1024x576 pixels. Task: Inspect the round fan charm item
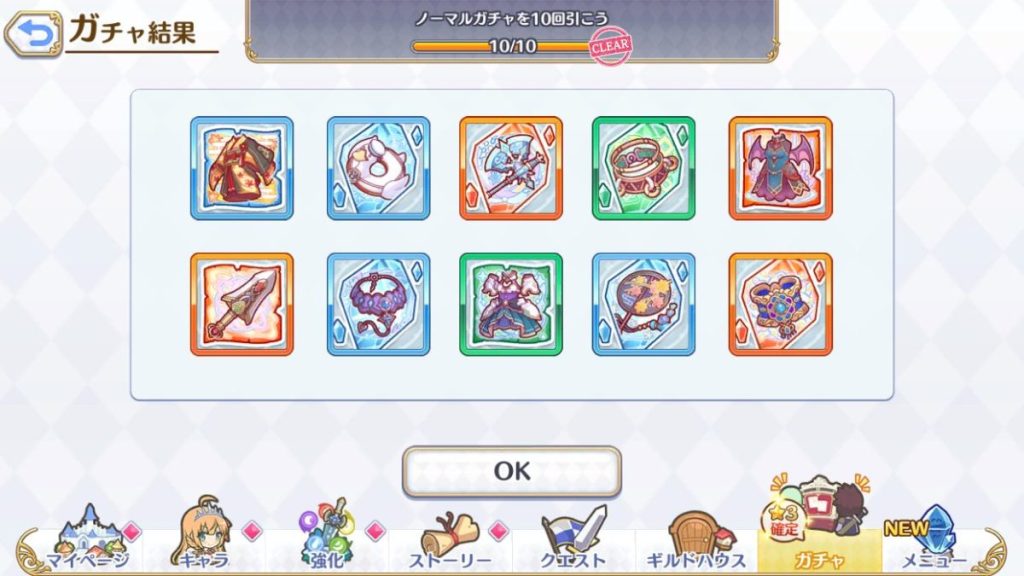[x=643, y=304]
